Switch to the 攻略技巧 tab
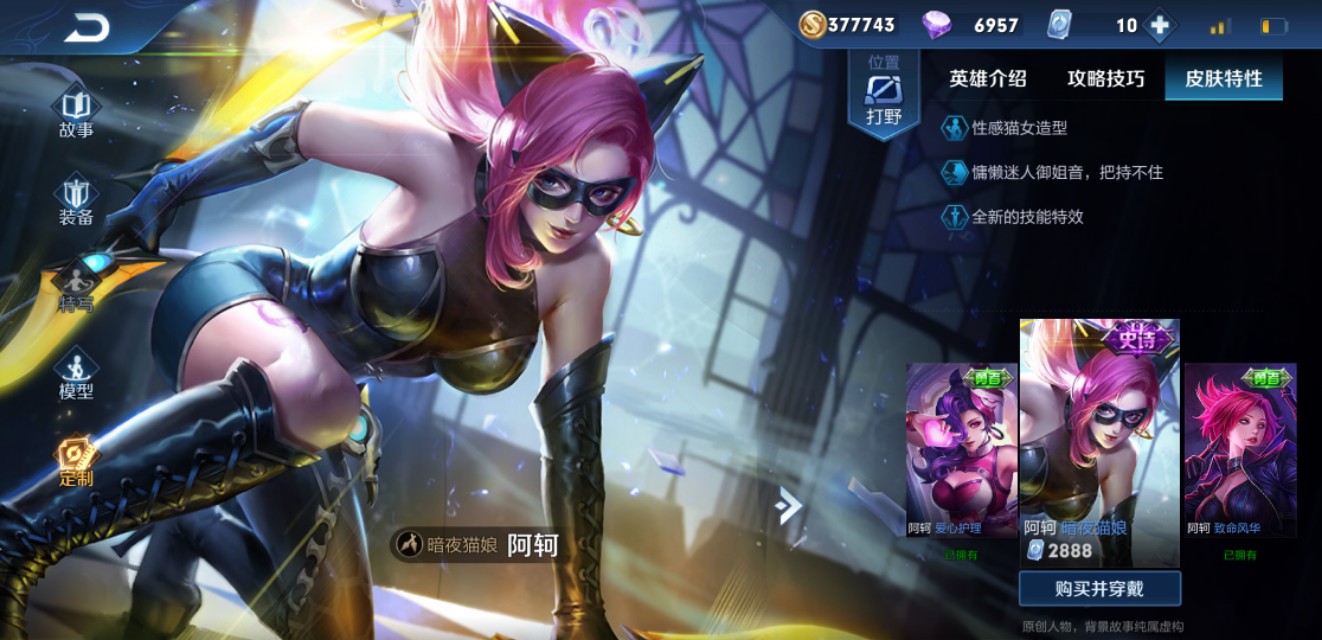Image resolution: width=1322 pixels, height=640 pixels. click(x=1106, y=79)
